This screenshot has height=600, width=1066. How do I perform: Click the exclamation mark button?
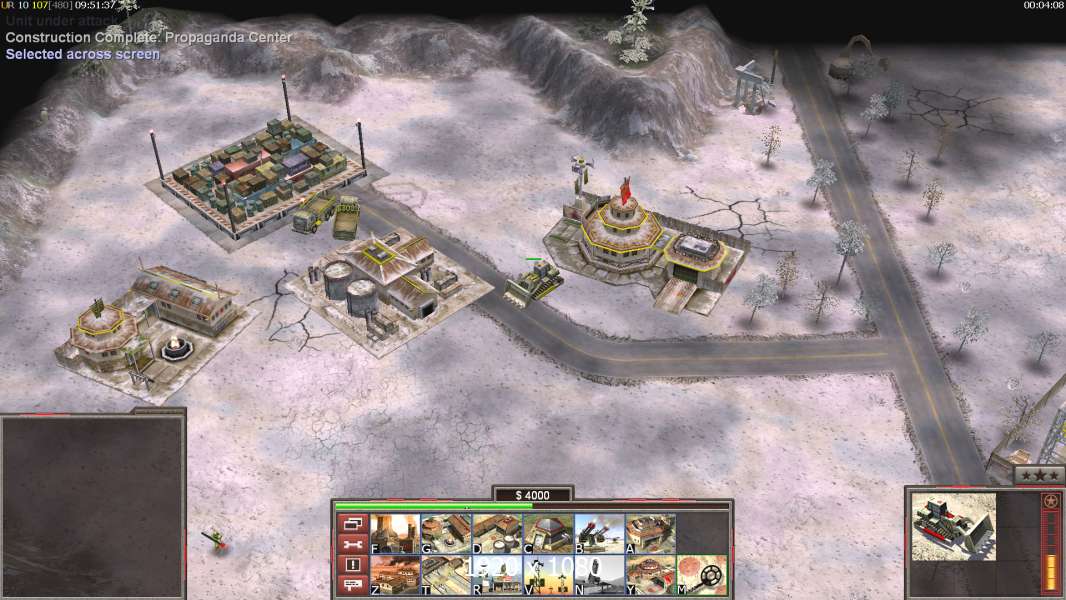point(352,565)
